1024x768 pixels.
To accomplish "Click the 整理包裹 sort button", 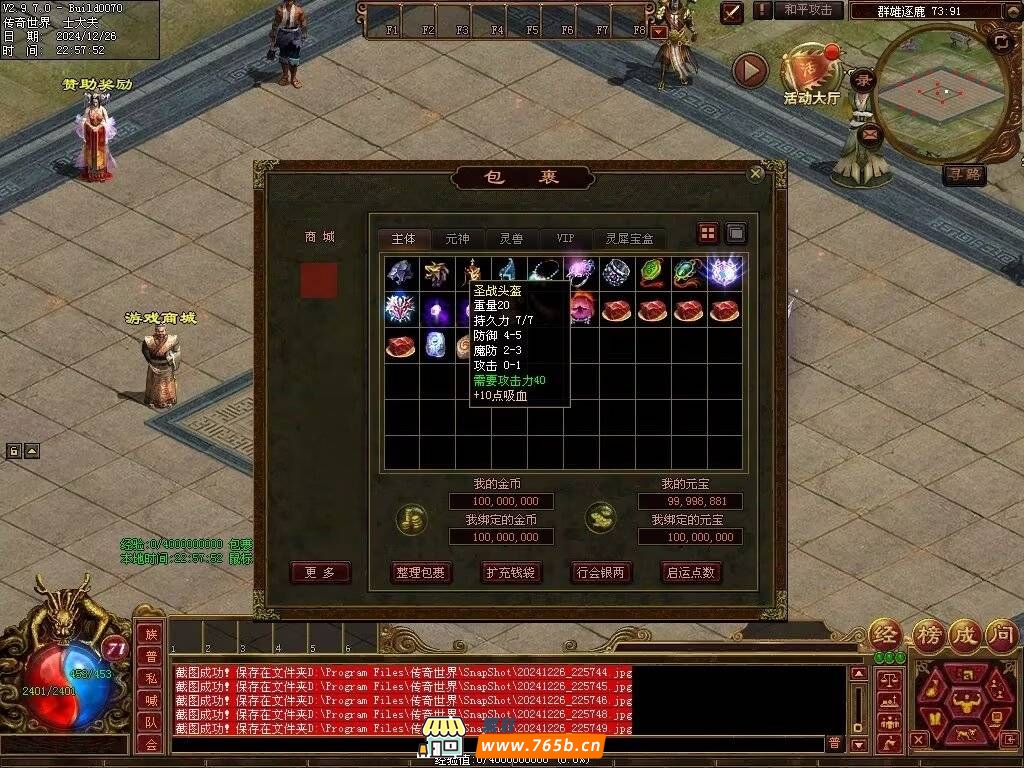I will (x=421, y=573).
